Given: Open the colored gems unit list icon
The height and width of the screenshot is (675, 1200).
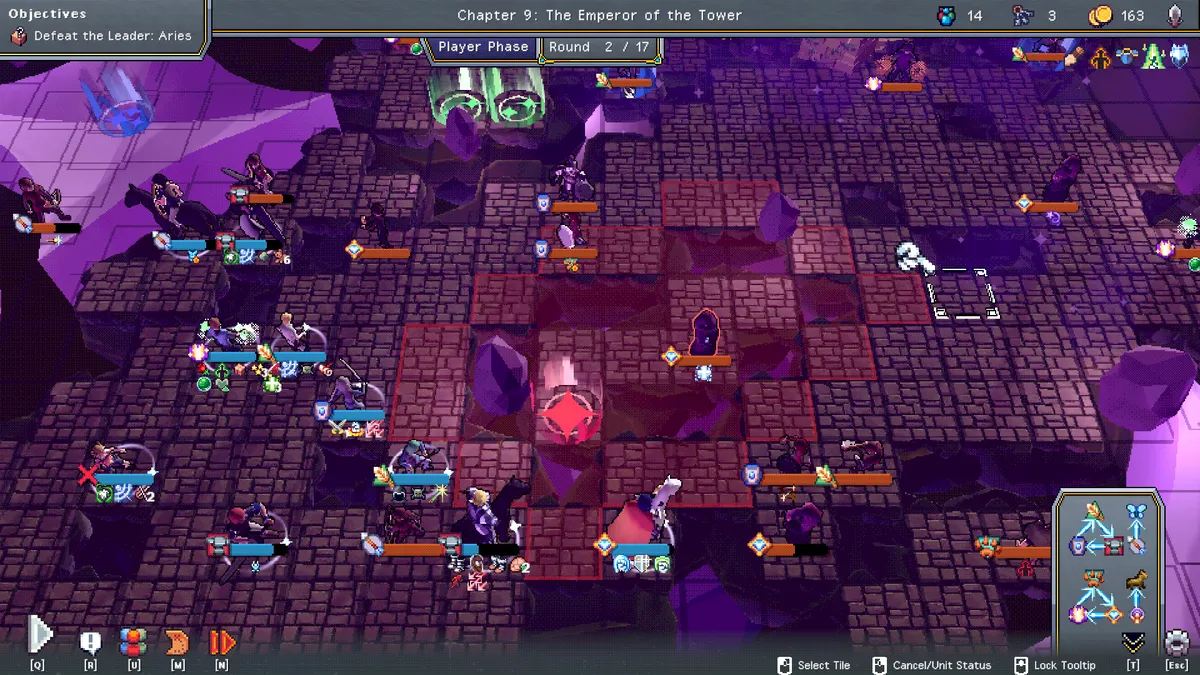Looking at the screenshot, I should pyautogui.click(x=133, y=642).
